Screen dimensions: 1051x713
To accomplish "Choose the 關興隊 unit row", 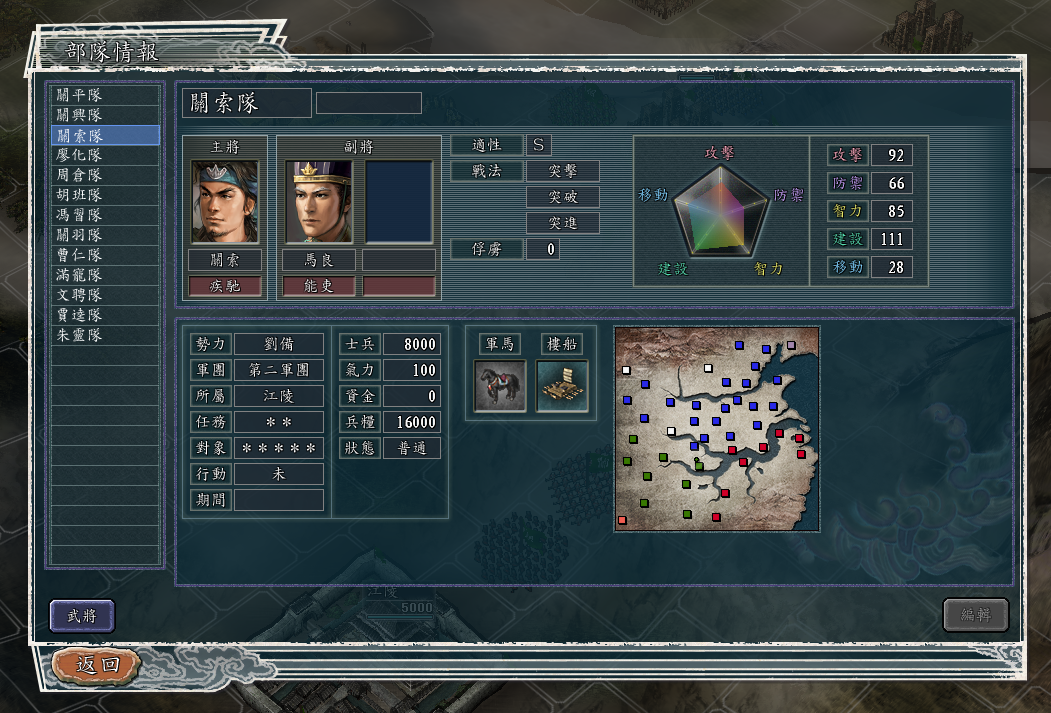I will pos(105,115).
